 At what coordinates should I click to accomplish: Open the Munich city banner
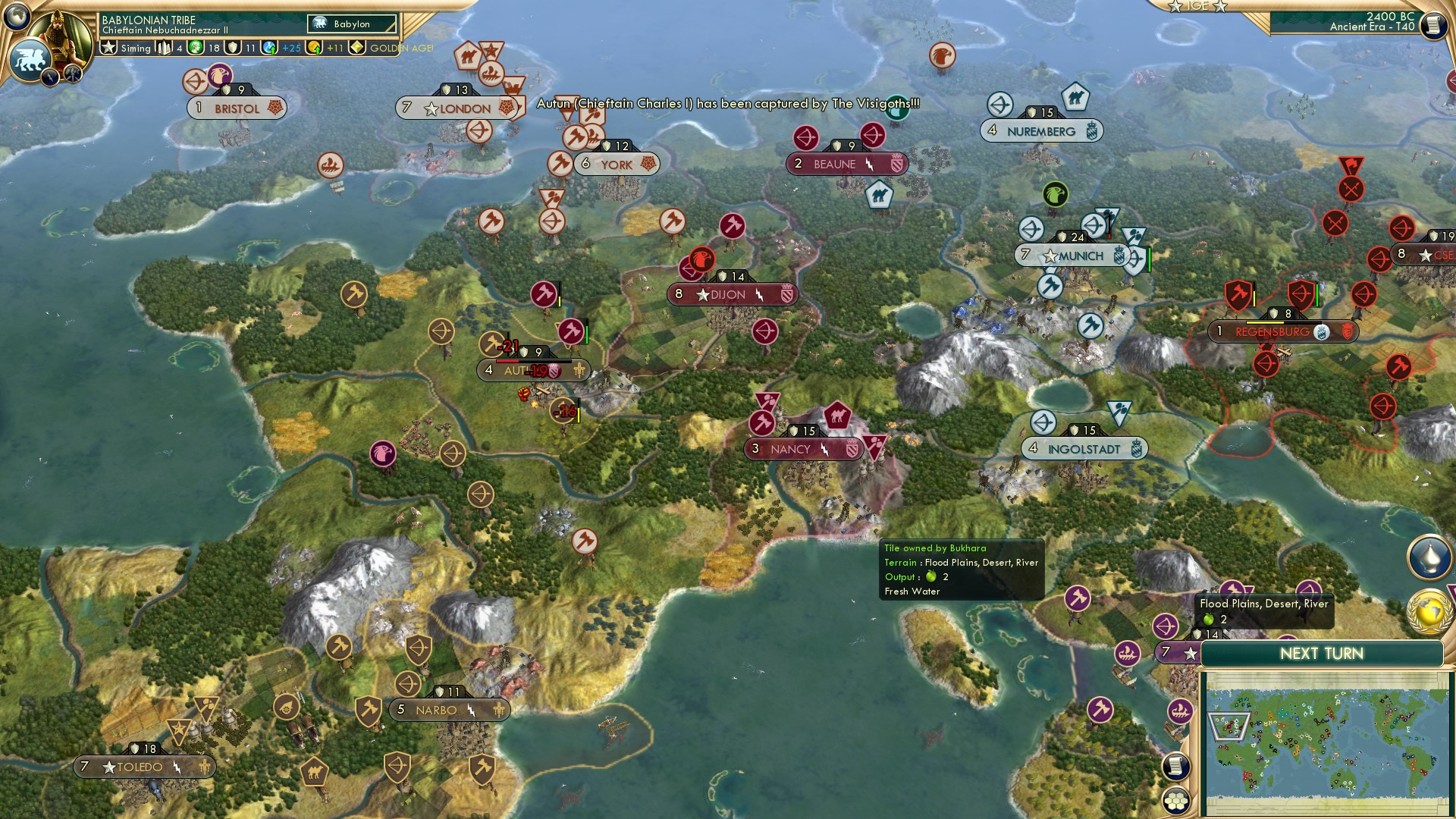[x=1073, y=256]
